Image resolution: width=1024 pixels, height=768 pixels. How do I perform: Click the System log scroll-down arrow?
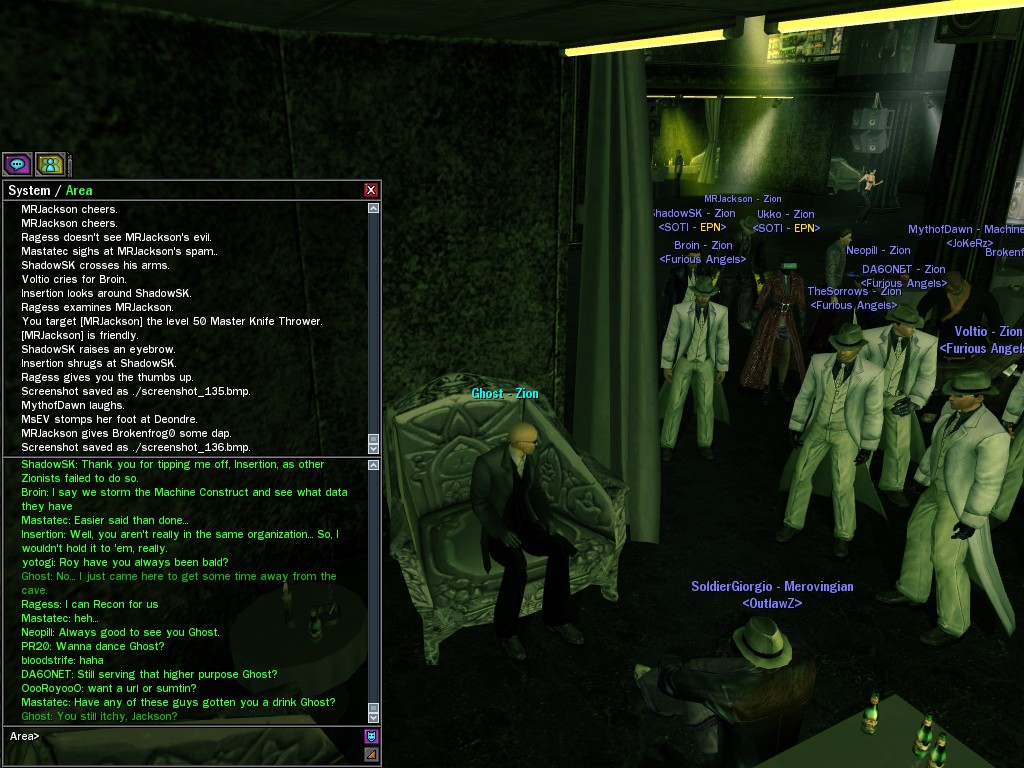[374, 448]
